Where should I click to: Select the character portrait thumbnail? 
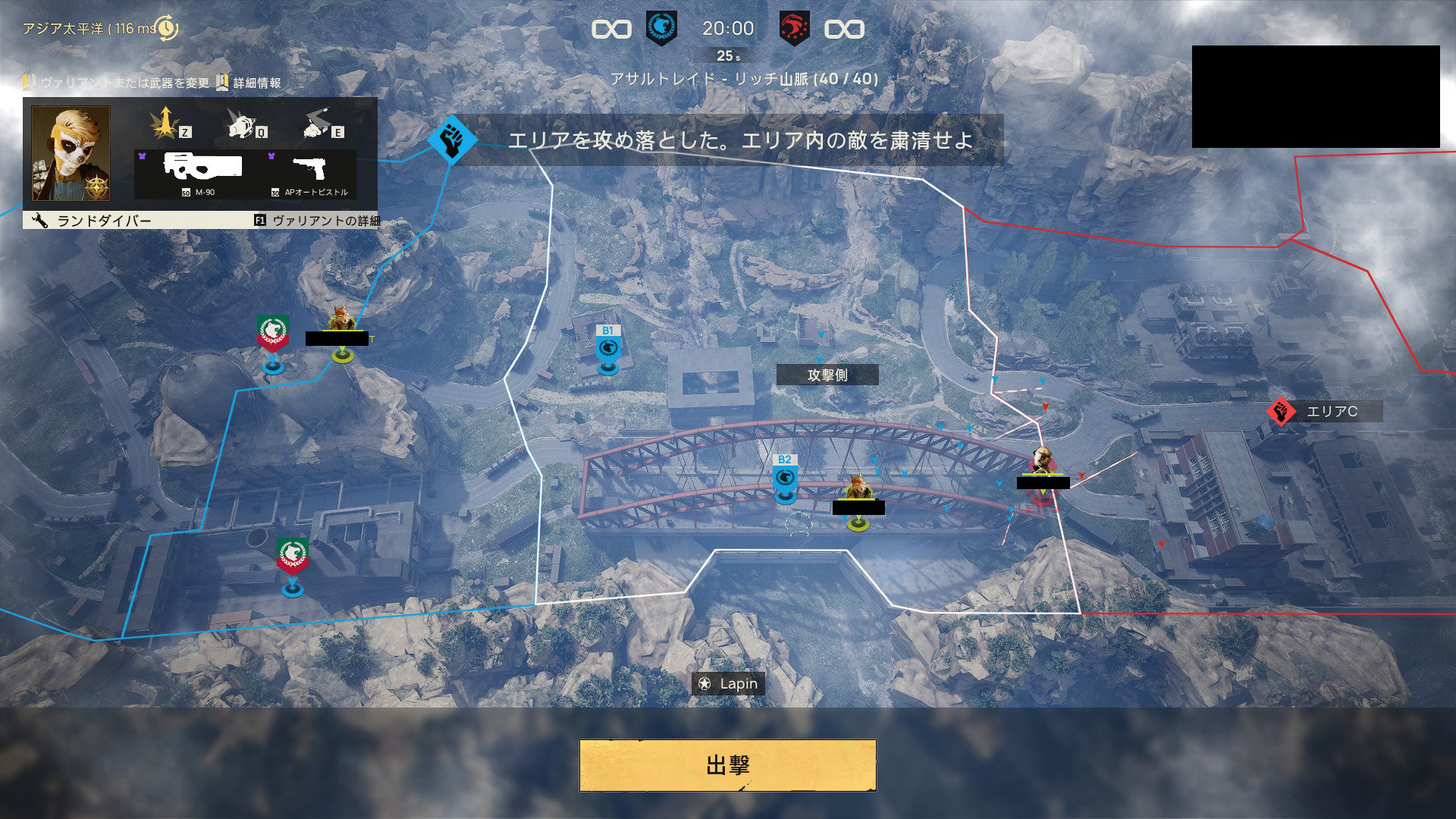coord(71,153)
